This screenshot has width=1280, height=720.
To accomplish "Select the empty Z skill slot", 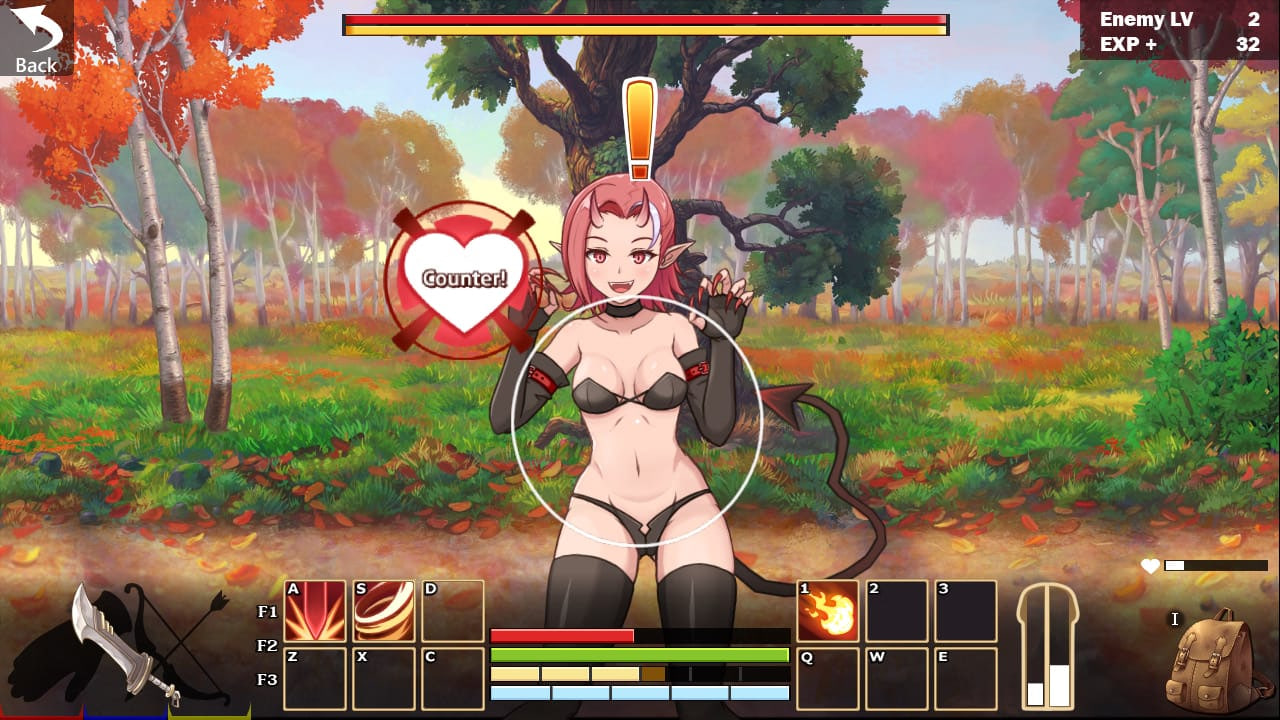I will [314, 680].
